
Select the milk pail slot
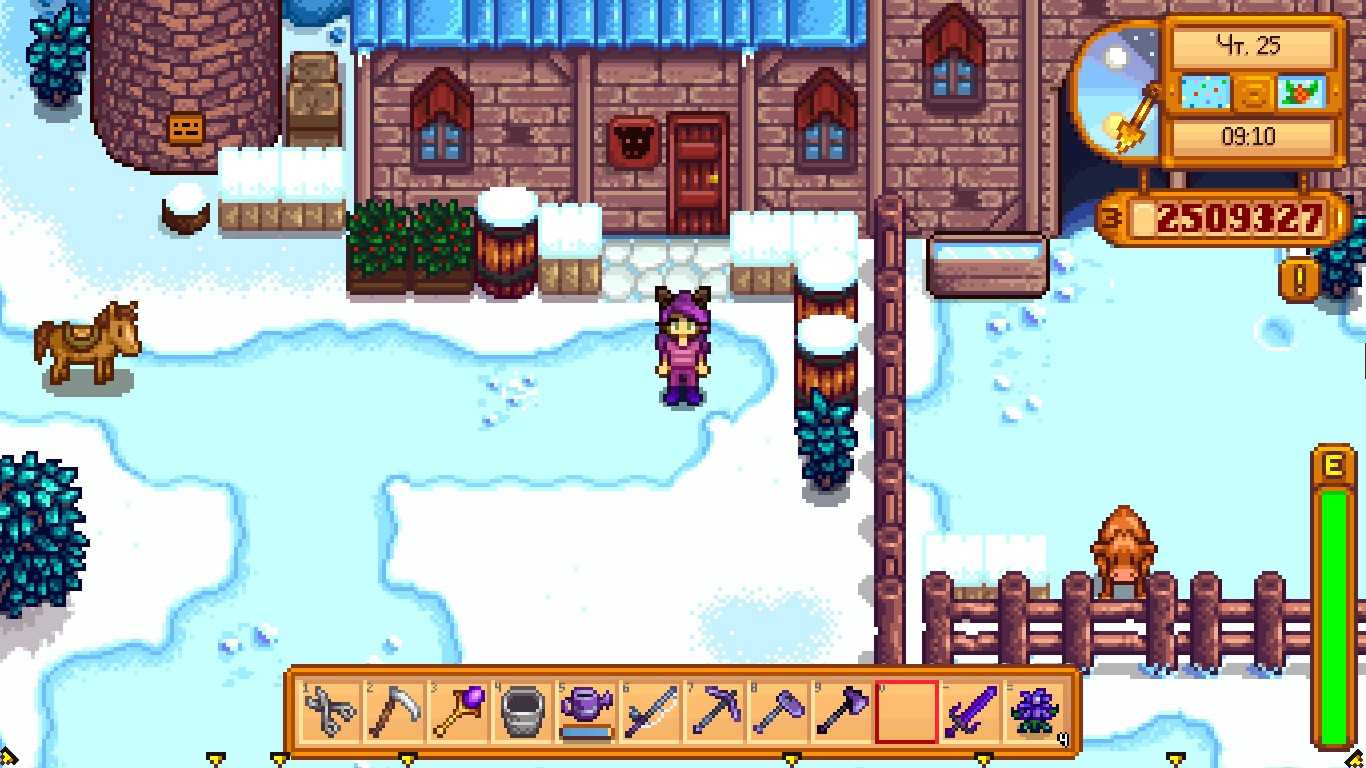point(523,712)
